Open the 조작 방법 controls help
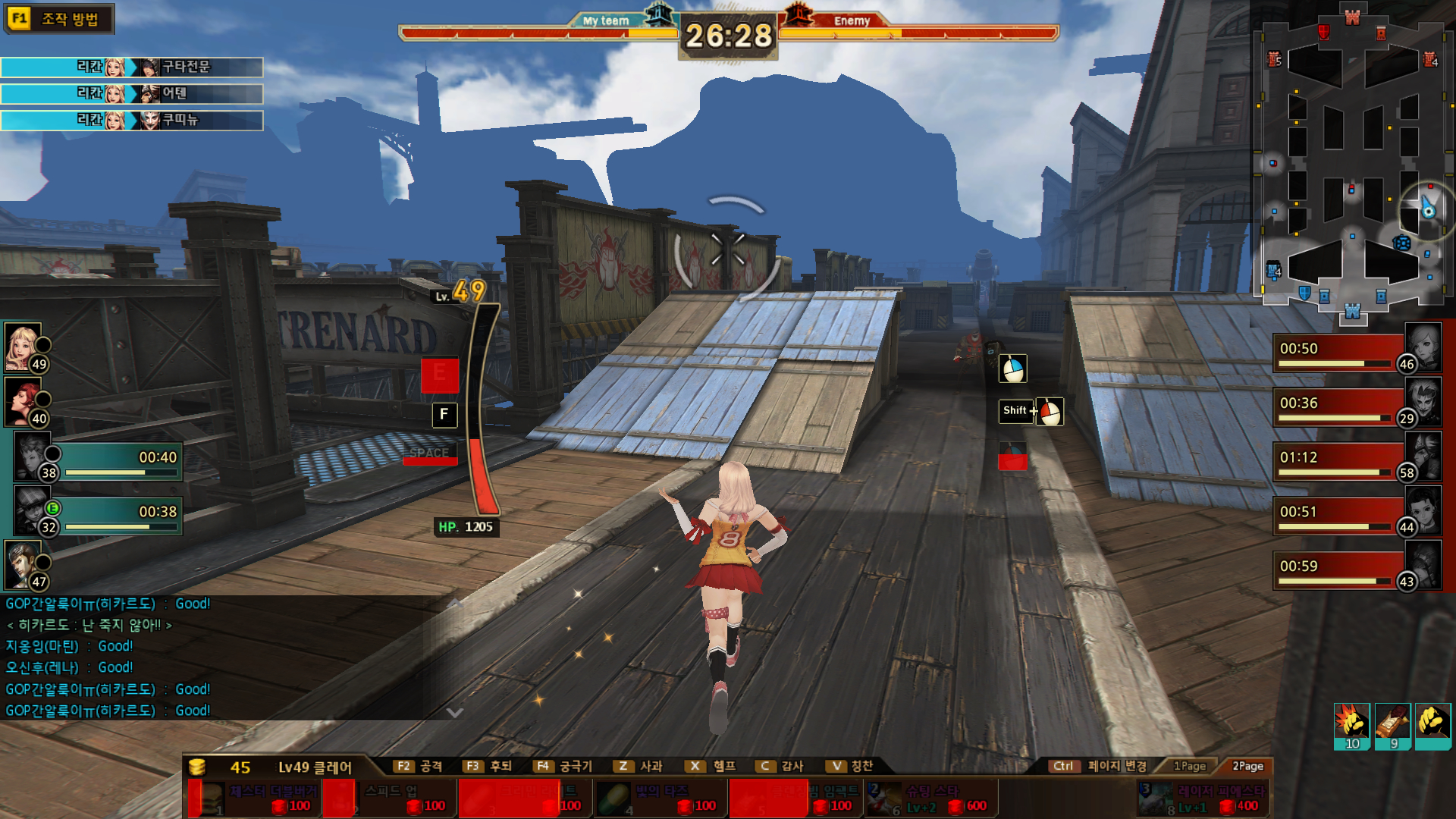The image size is (1456, 819). pyautogui.click(x=59, y=19)
